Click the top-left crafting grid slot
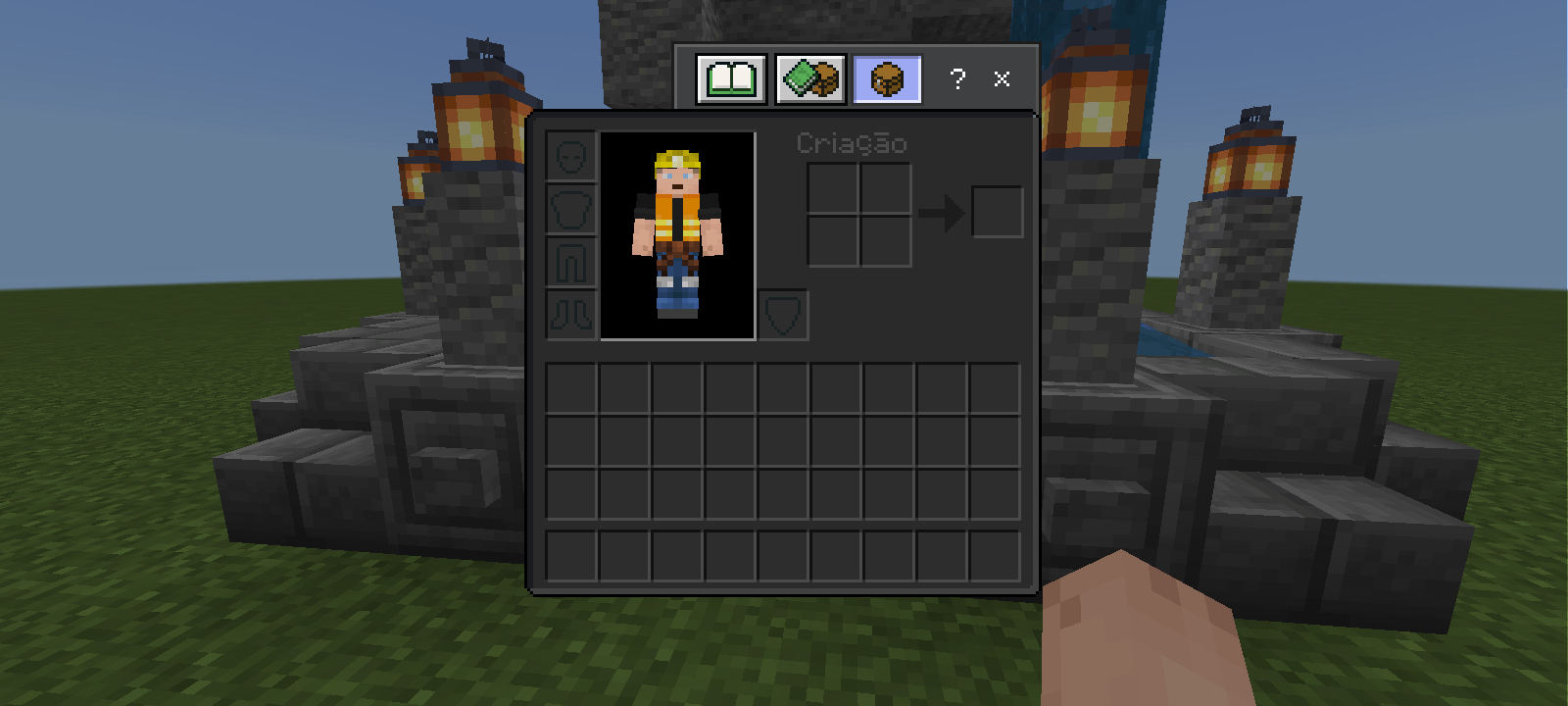 point(831,187)
